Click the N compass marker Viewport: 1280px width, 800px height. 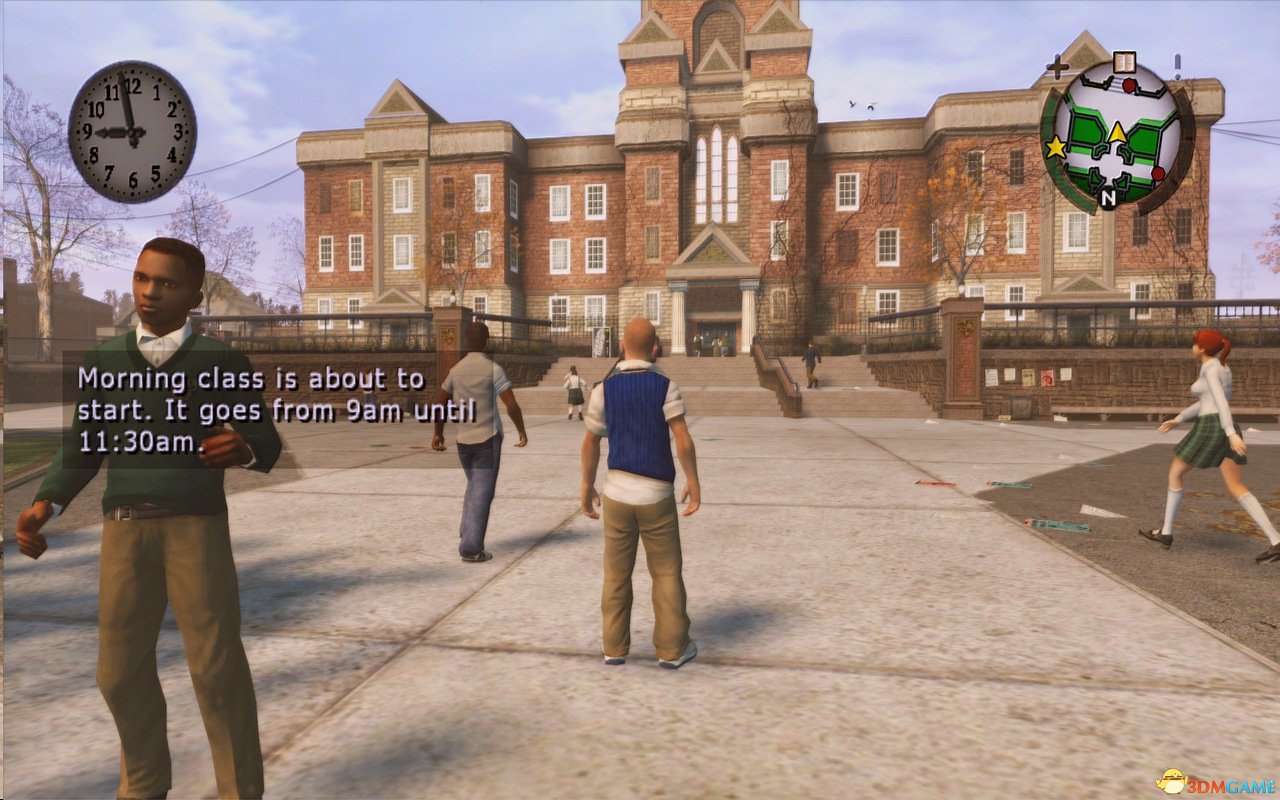tap(1108, 199)
